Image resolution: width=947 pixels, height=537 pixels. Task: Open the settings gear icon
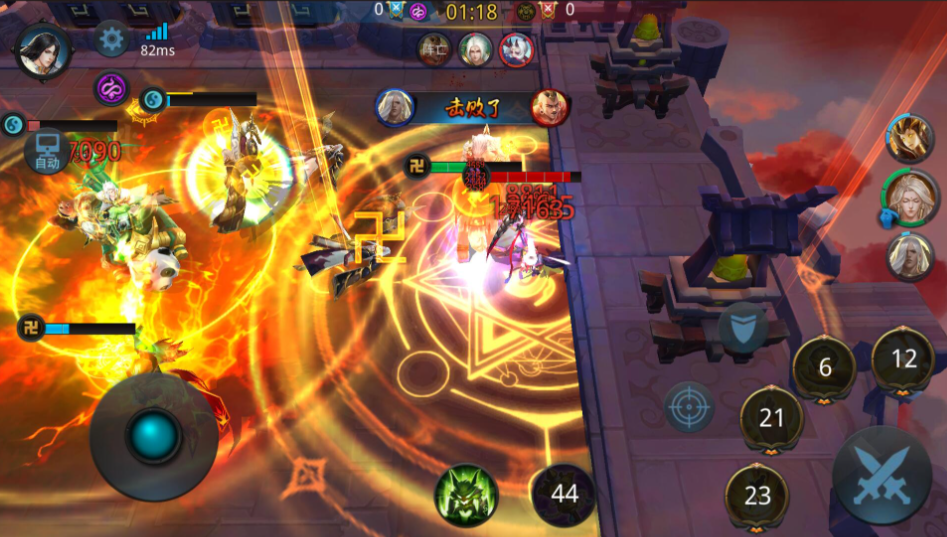[111, 40]
